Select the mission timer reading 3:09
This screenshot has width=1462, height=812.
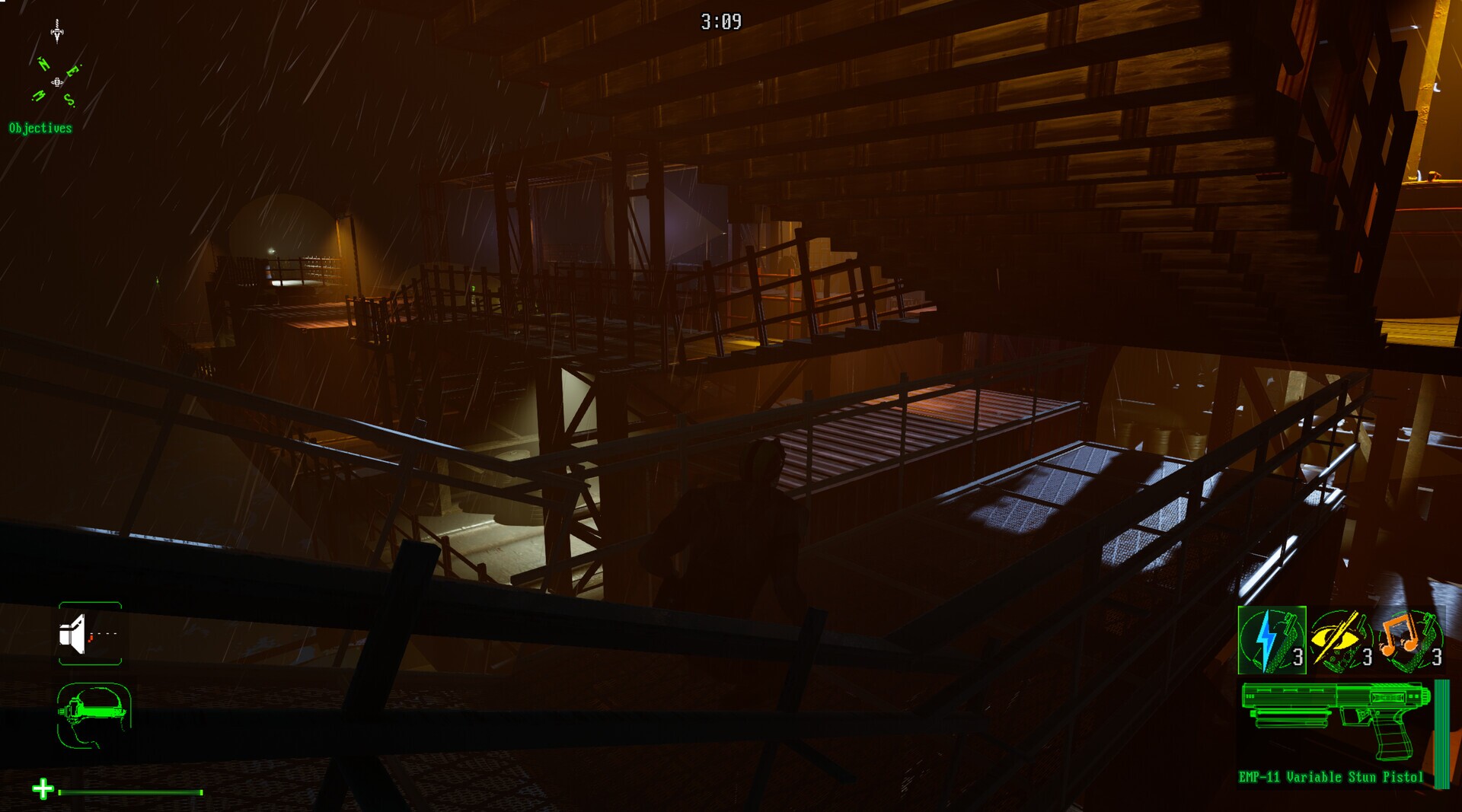point(721,22)
